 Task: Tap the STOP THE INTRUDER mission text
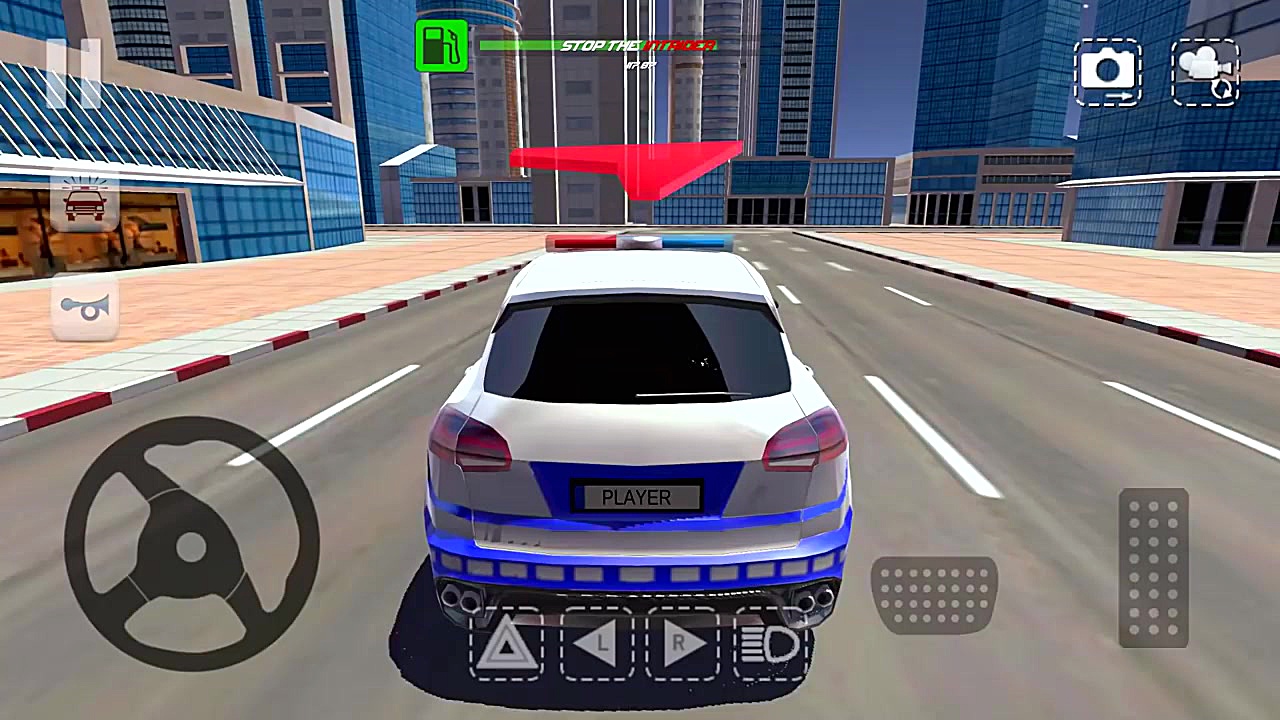[640, 45]
